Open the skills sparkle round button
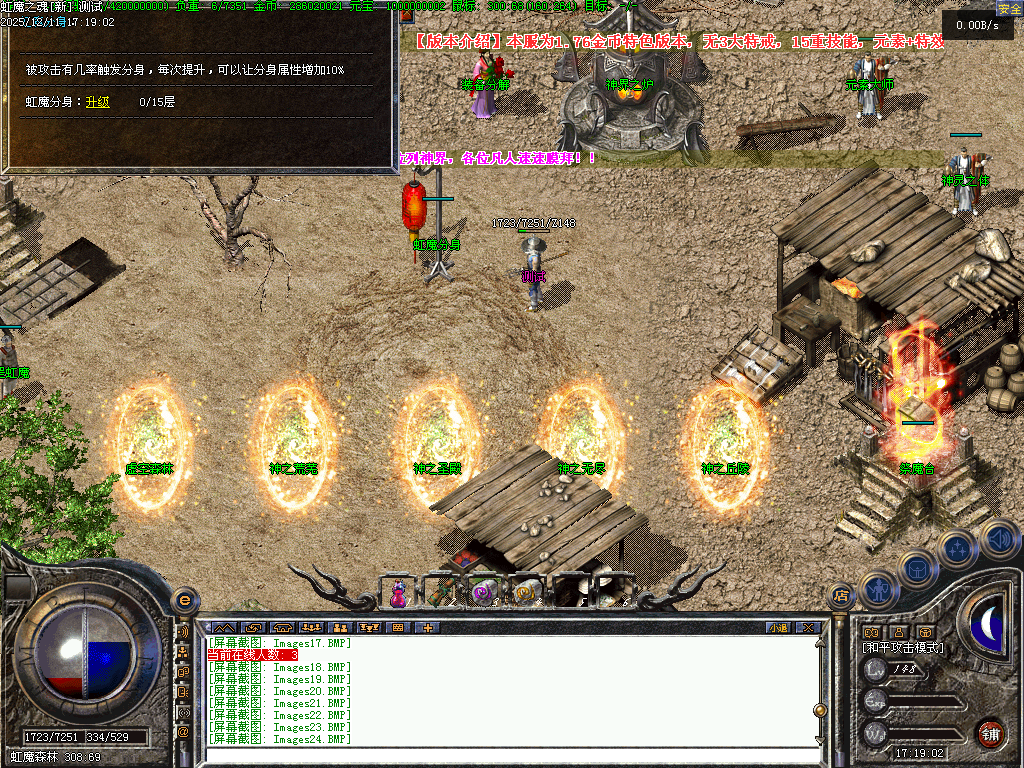The width and height of the screenshot is (1024, 768). point(957,549)
